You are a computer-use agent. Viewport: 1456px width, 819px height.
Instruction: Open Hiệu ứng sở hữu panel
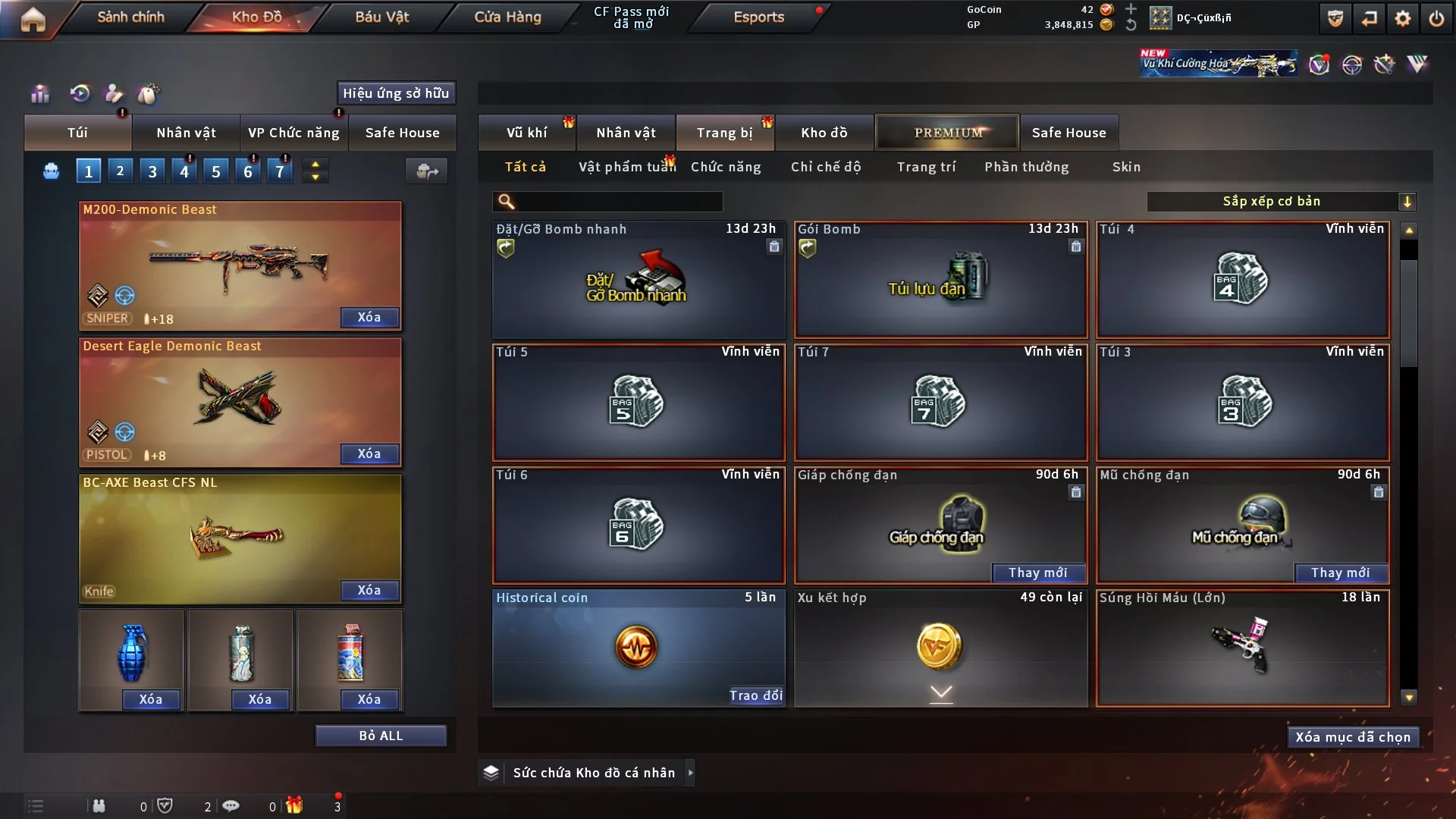pos(396,93)
